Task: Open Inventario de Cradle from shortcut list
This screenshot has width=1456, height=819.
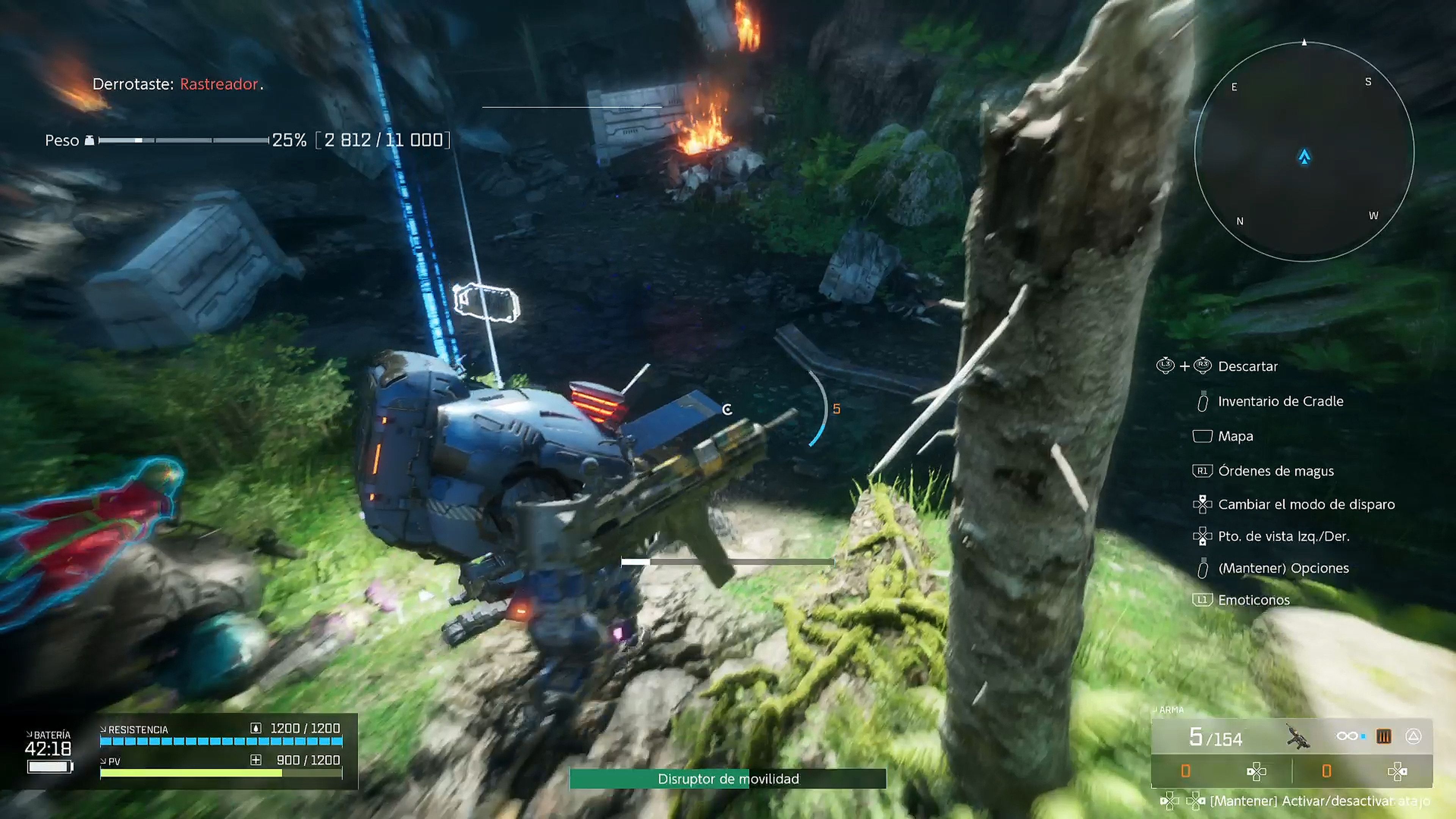Action: tap(1280, 401)
